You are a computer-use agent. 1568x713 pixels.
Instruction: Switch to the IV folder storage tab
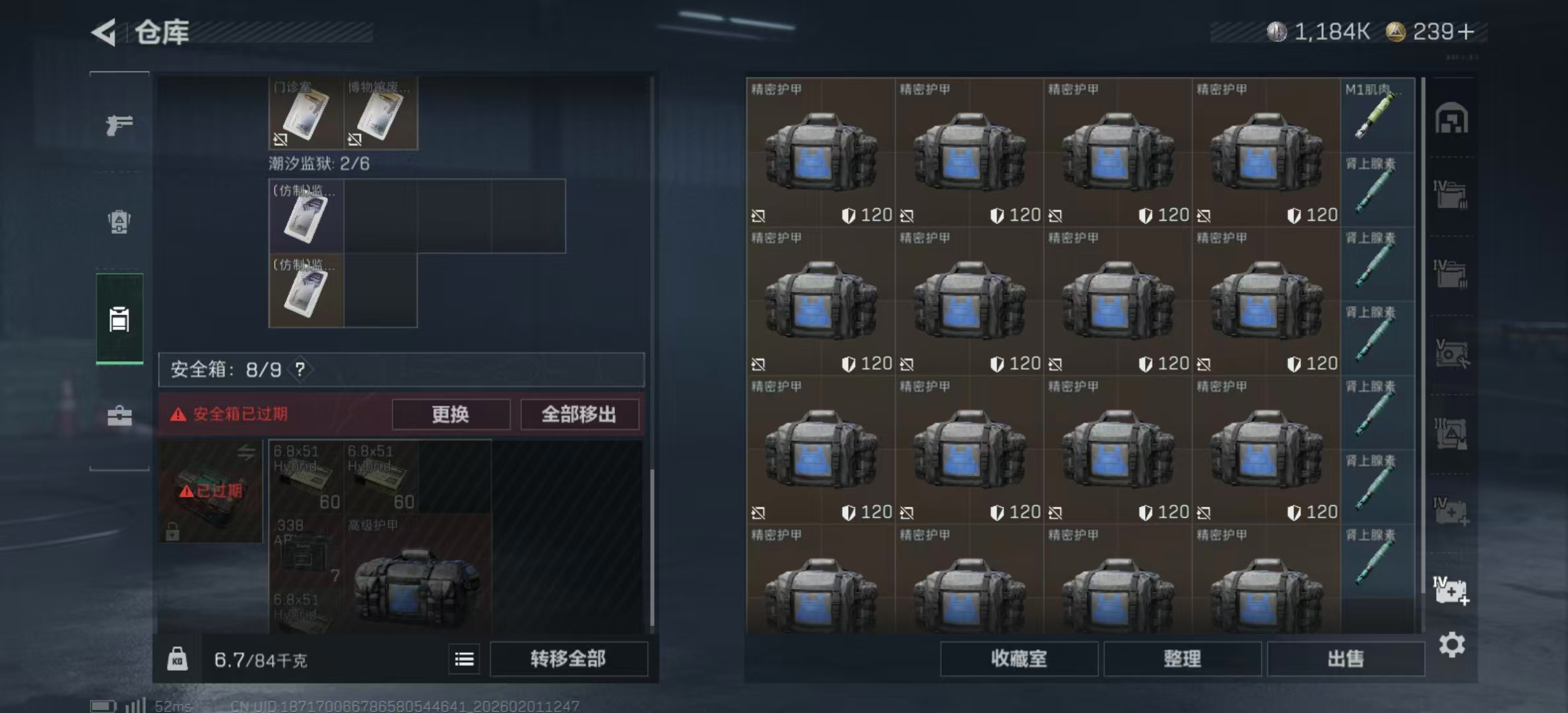[x=1449, y=195]
